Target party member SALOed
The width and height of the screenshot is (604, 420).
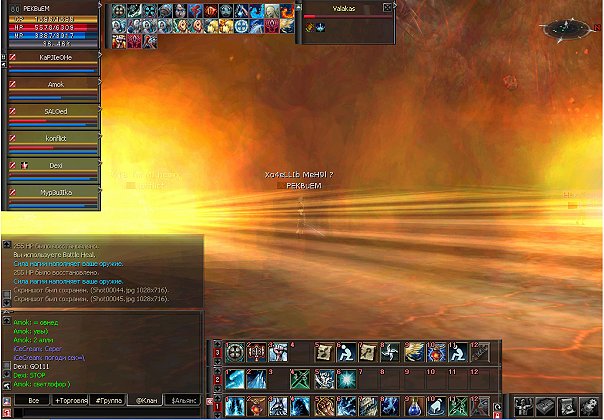[56, 111]
